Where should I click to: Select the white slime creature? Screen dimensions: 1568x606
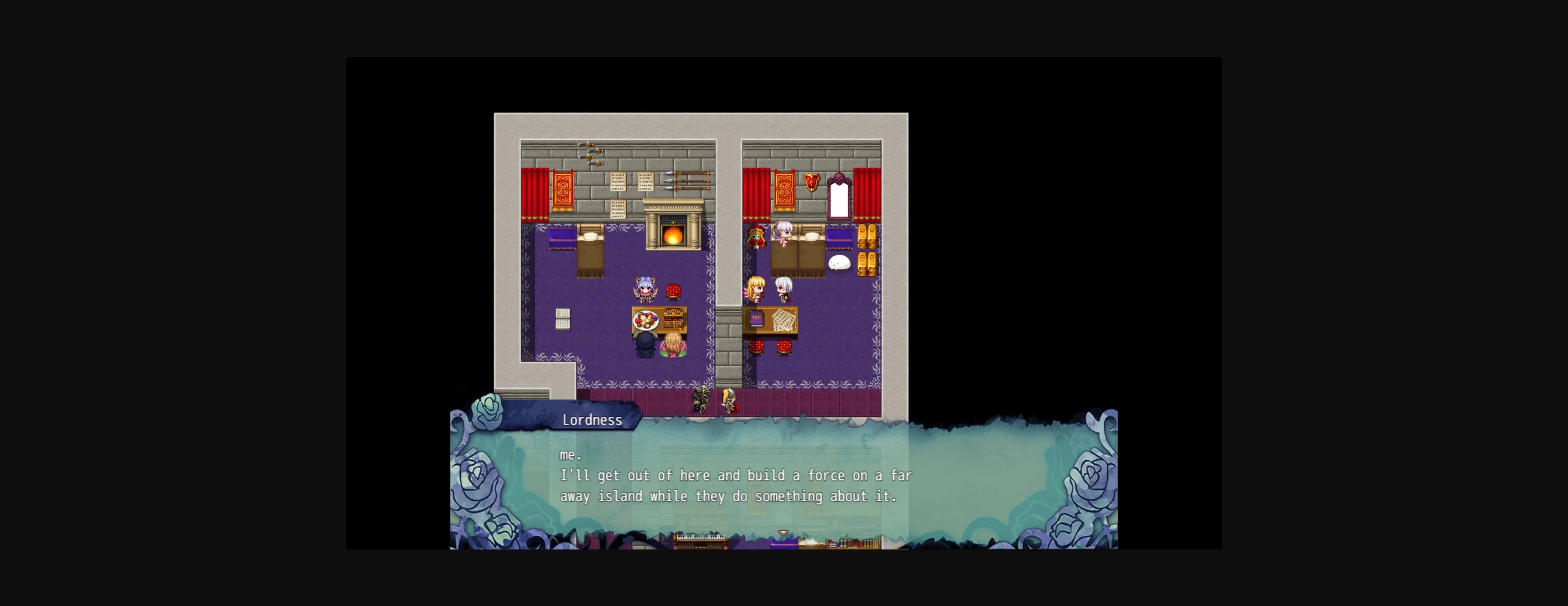[x=840, y=263]
